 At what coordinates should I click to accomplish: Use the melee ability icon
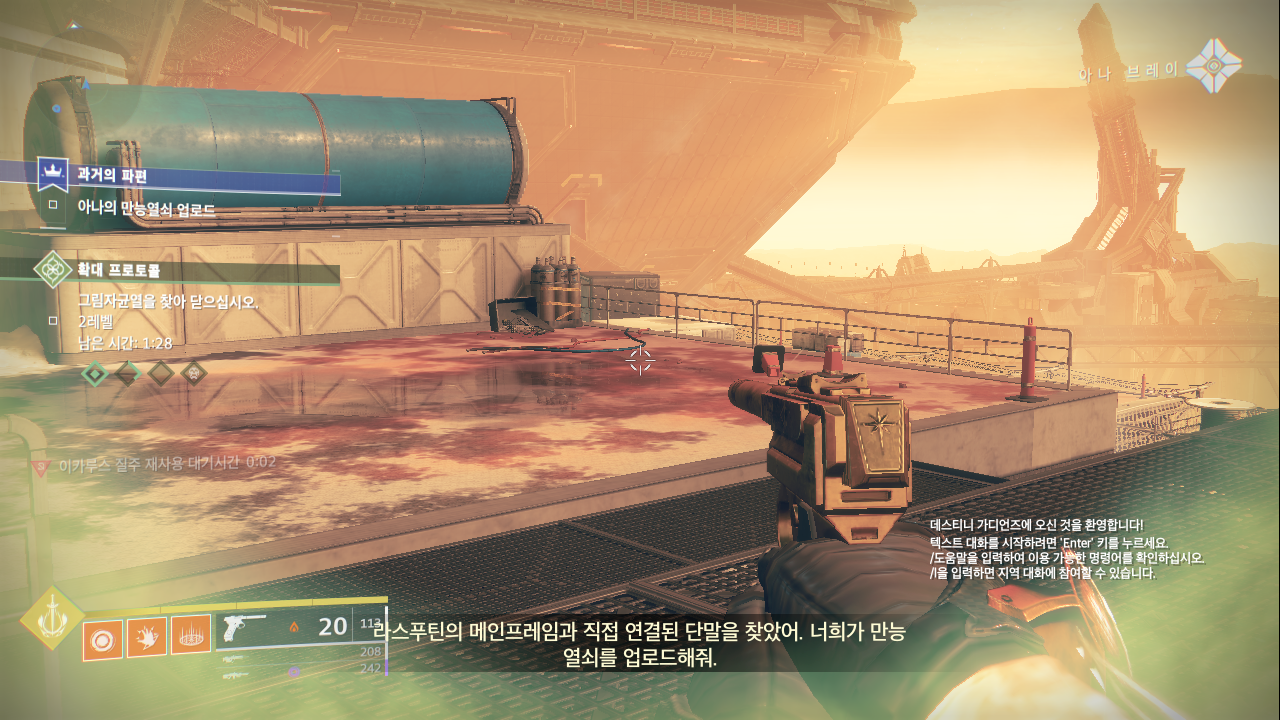(146, 638)
